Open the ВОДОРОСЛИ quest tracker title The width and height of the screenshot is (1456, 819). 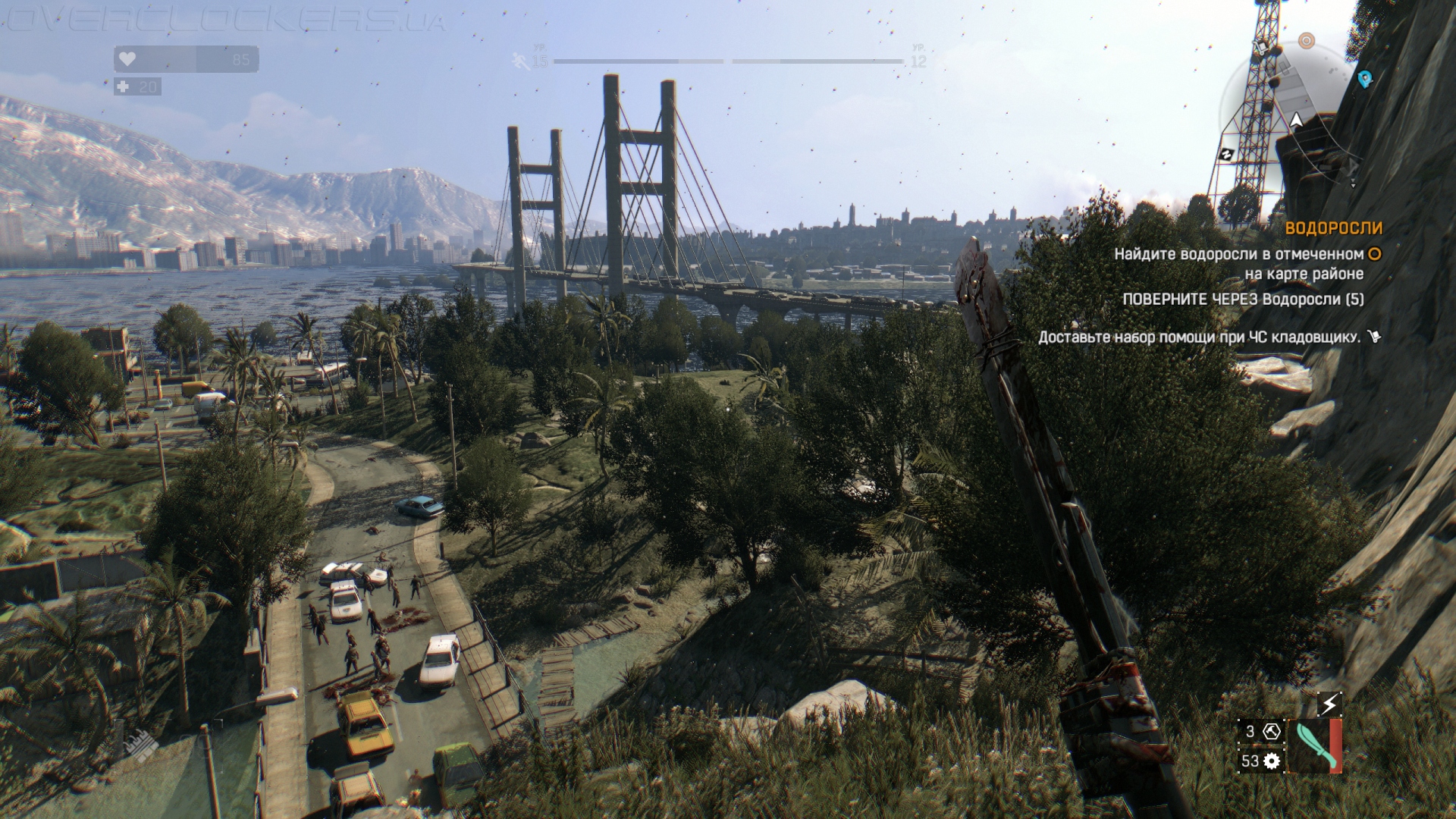pyautogui.click(x=1333, y=228)
